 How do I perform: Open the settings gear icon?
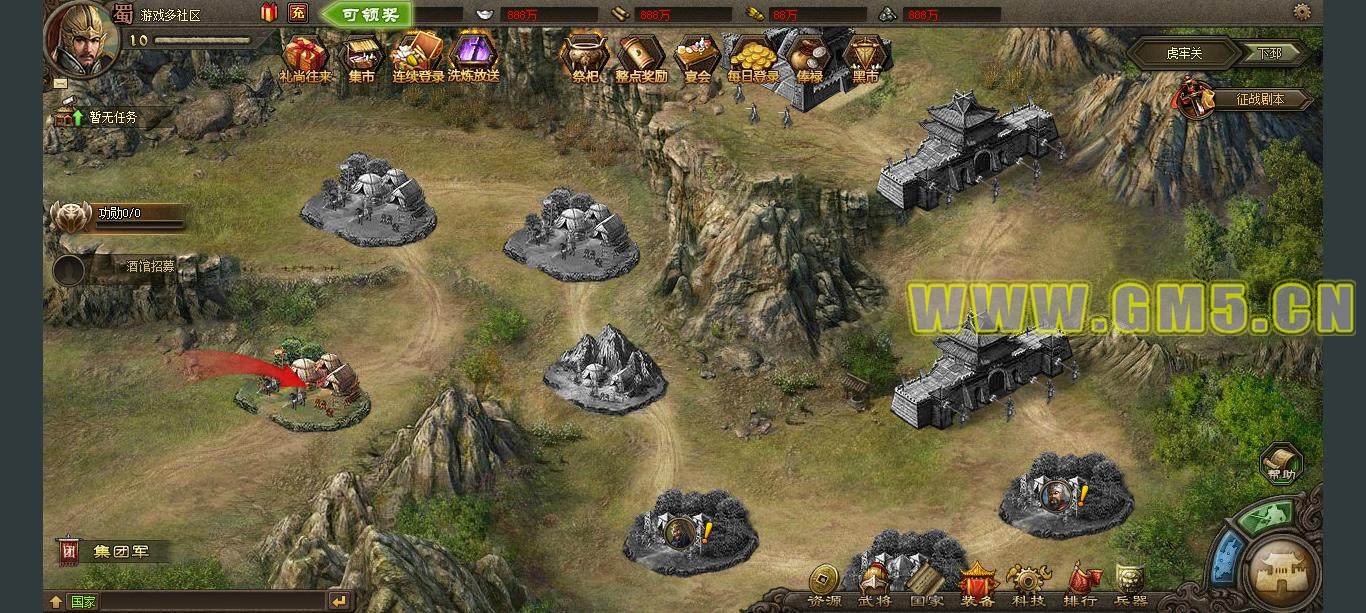(1302, 12)
